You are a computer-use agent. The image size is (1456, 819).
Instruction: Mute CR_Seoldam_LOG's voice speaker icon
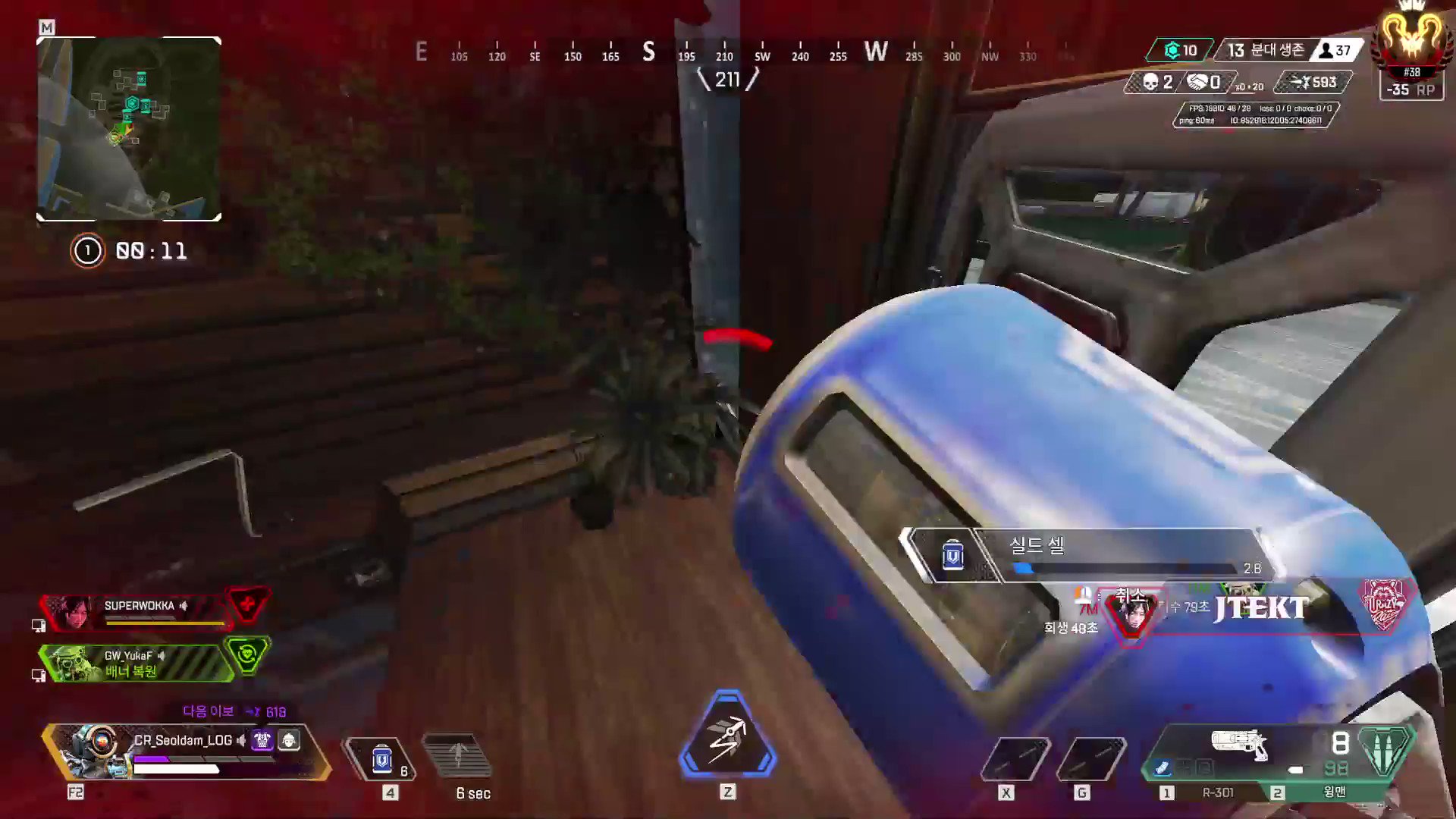[x=240, y=741]
